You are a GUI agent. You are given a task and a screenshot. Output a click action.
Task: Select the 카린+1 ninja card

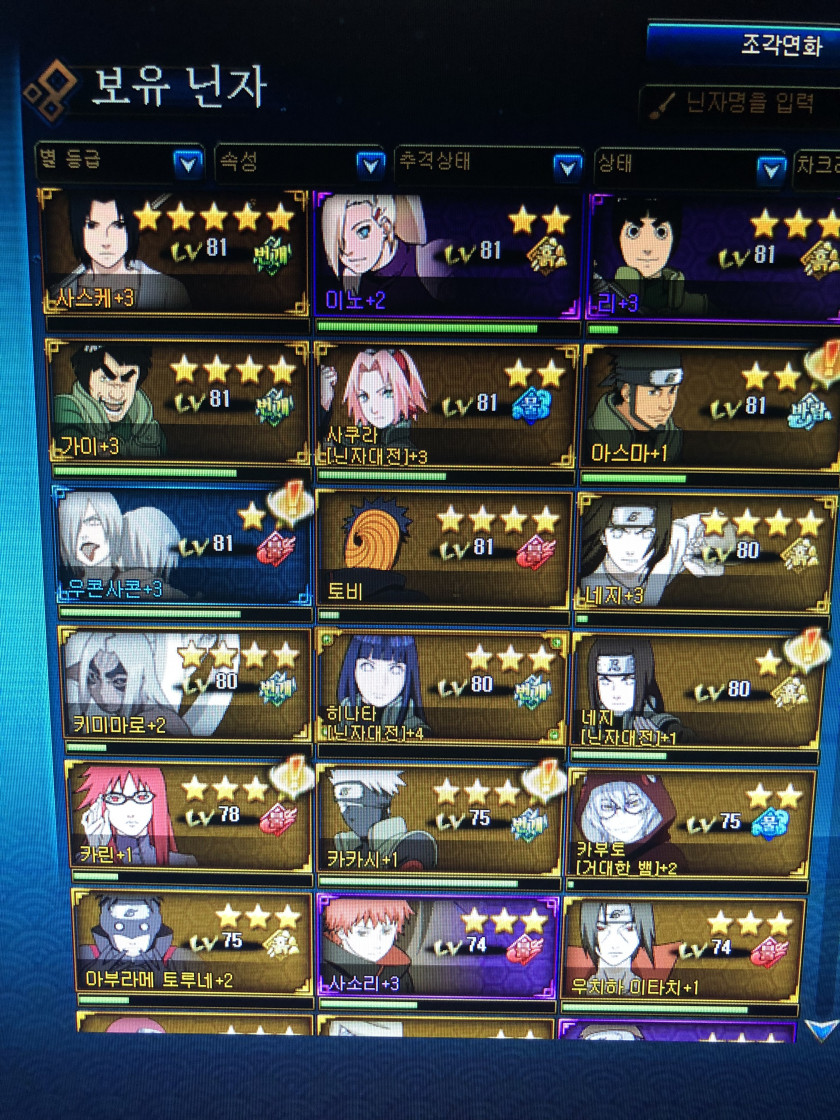[x=190, y=815]
